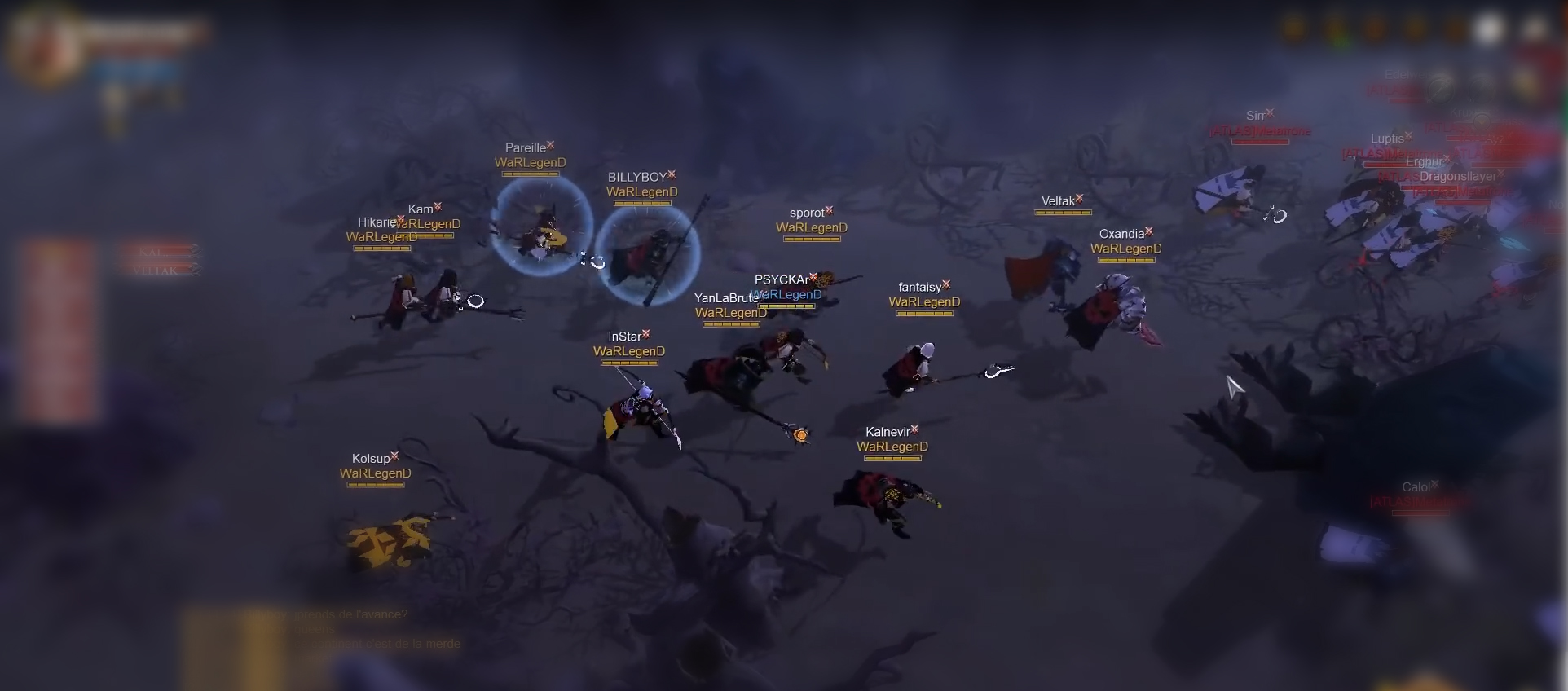The height and width of the screenshot is (691, 1568).
Task: Click Veltak's name text
Action: point(1059,200)
